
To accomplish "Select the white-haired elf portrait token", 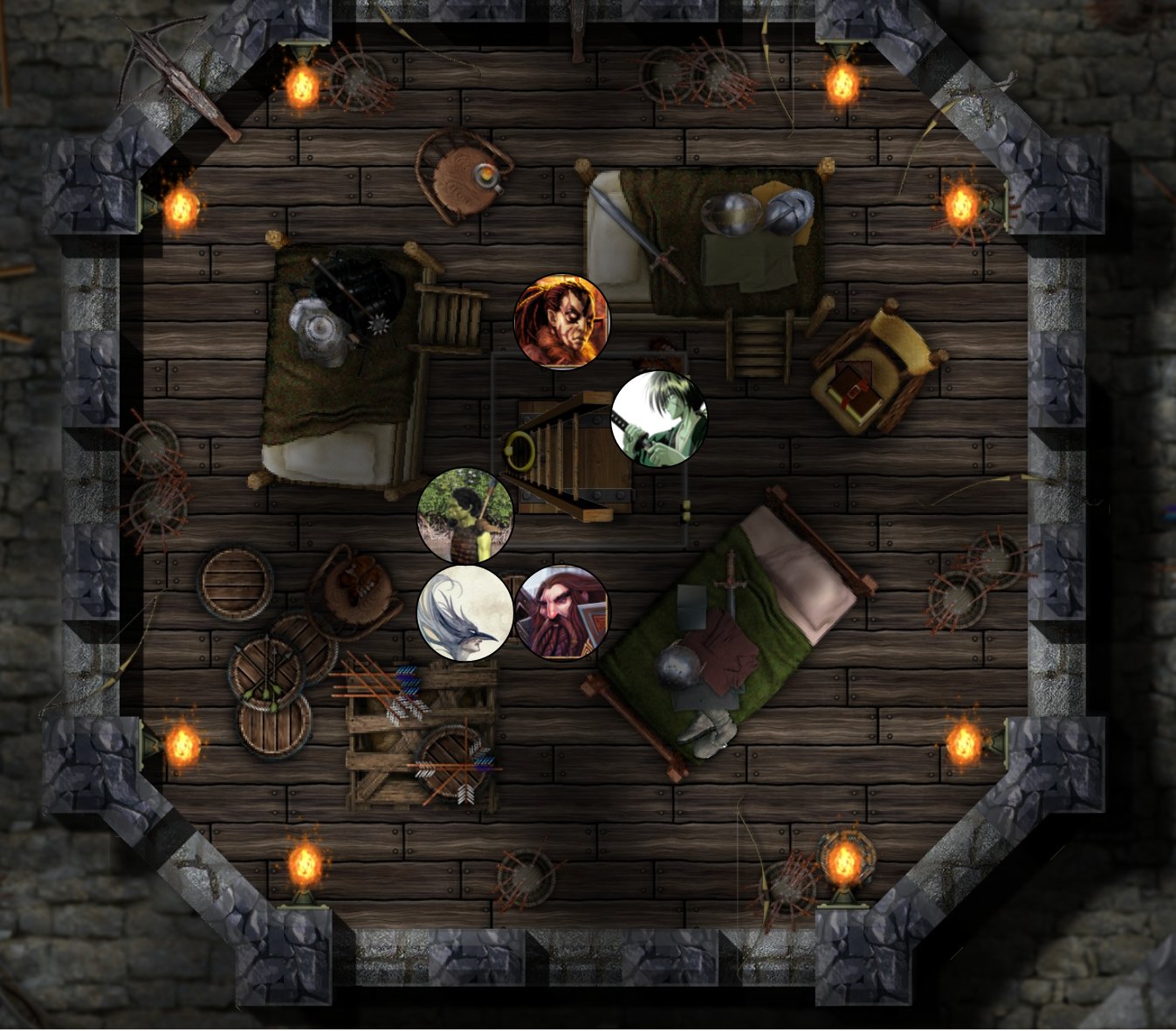I will coord(465,612).
